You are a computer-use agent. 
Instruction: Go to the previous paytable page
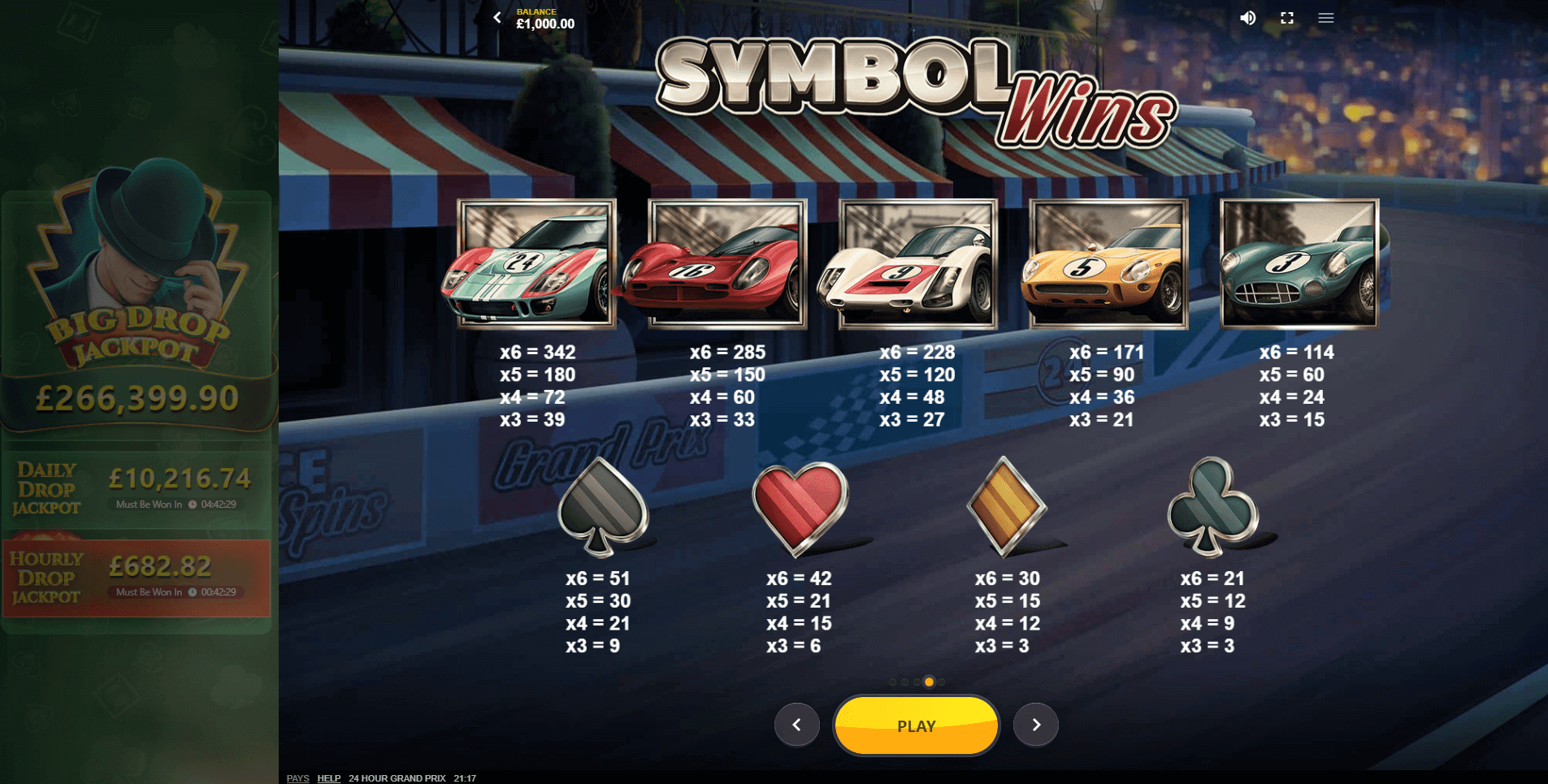pos(796,725)
